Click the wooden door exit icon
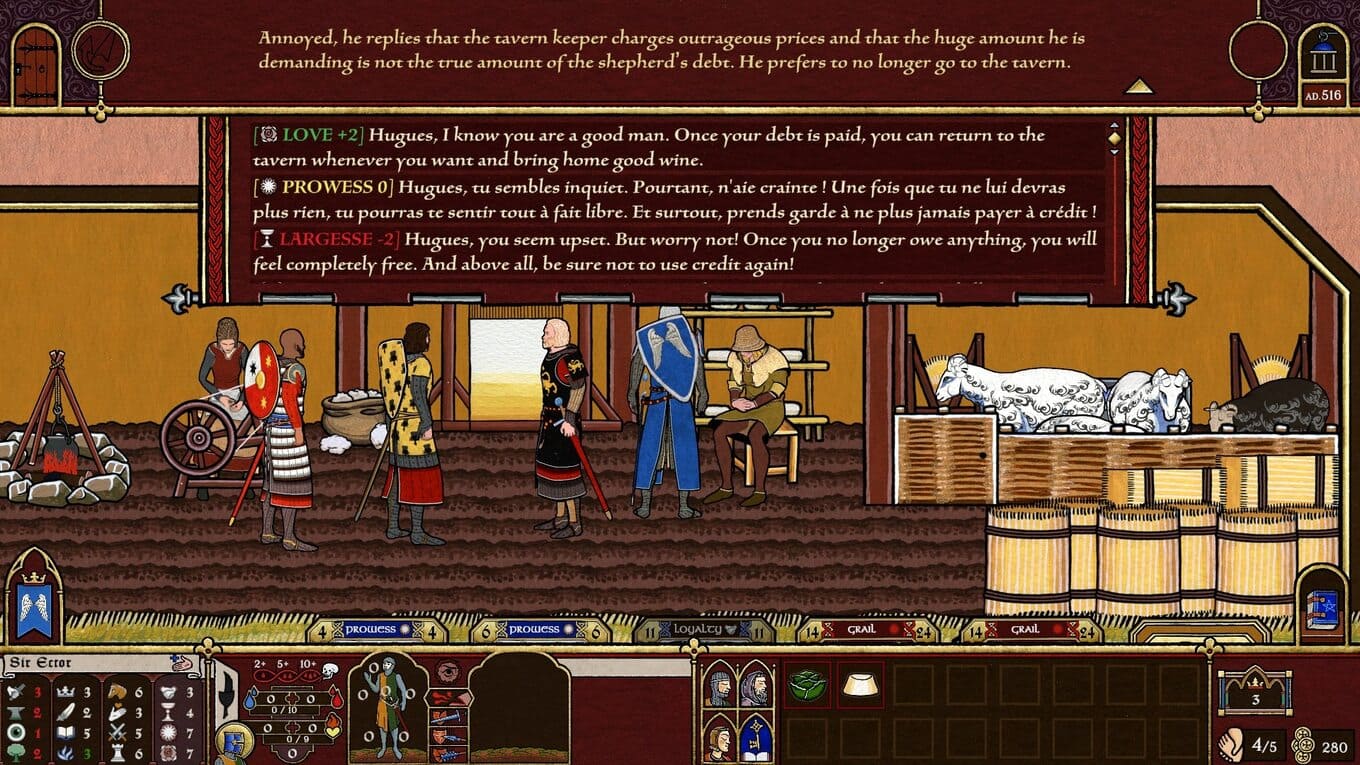 click(x=37, y=66)
